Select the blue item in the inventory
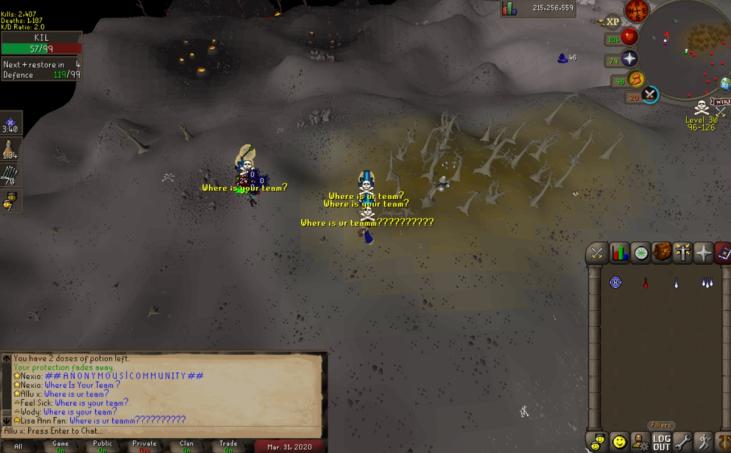This screenshot has height=453, width=731. [x=615, y=283]
